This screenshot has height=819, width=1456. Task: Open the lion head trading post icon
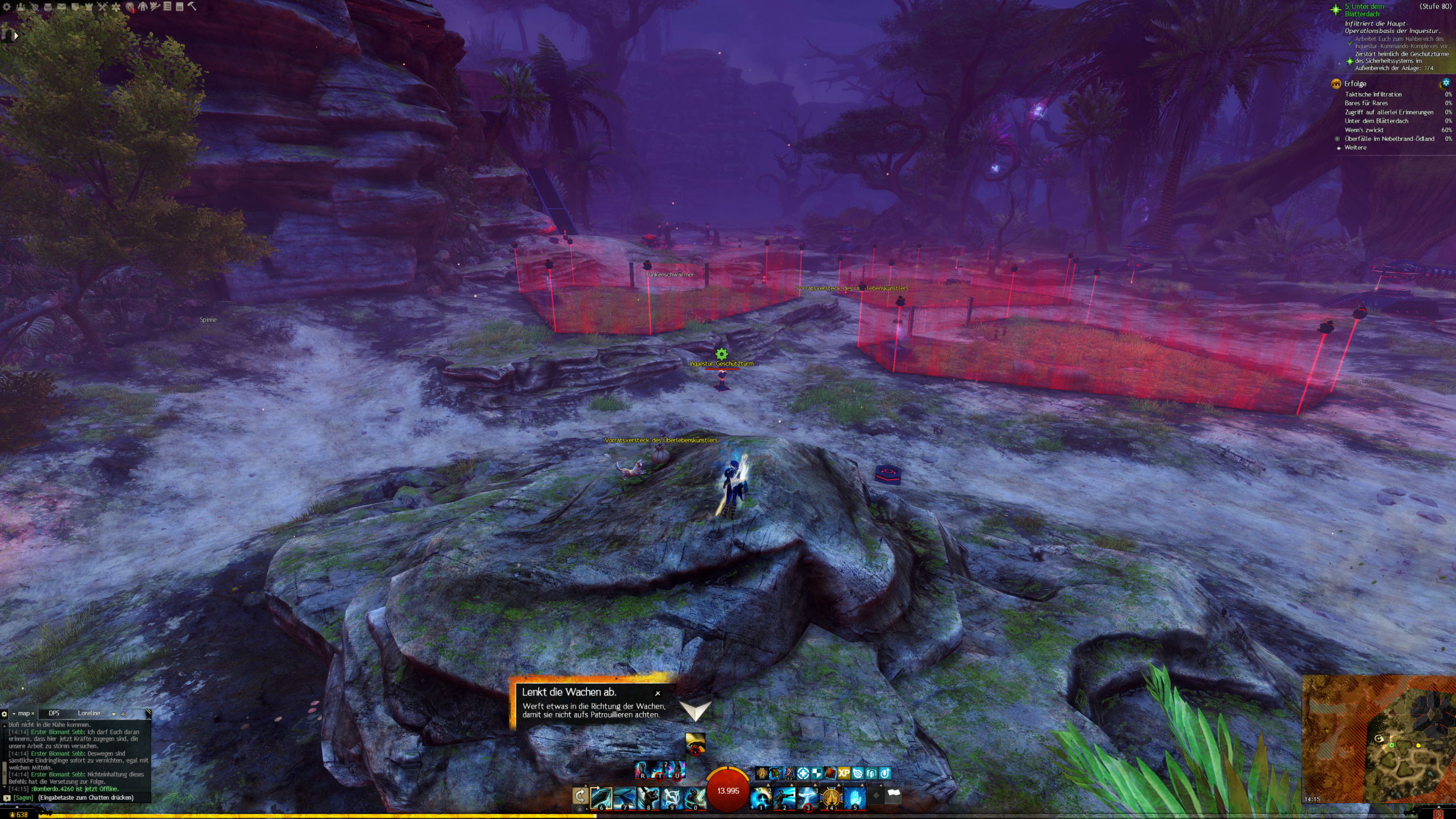pyautogui.click(x=130, y=7)
